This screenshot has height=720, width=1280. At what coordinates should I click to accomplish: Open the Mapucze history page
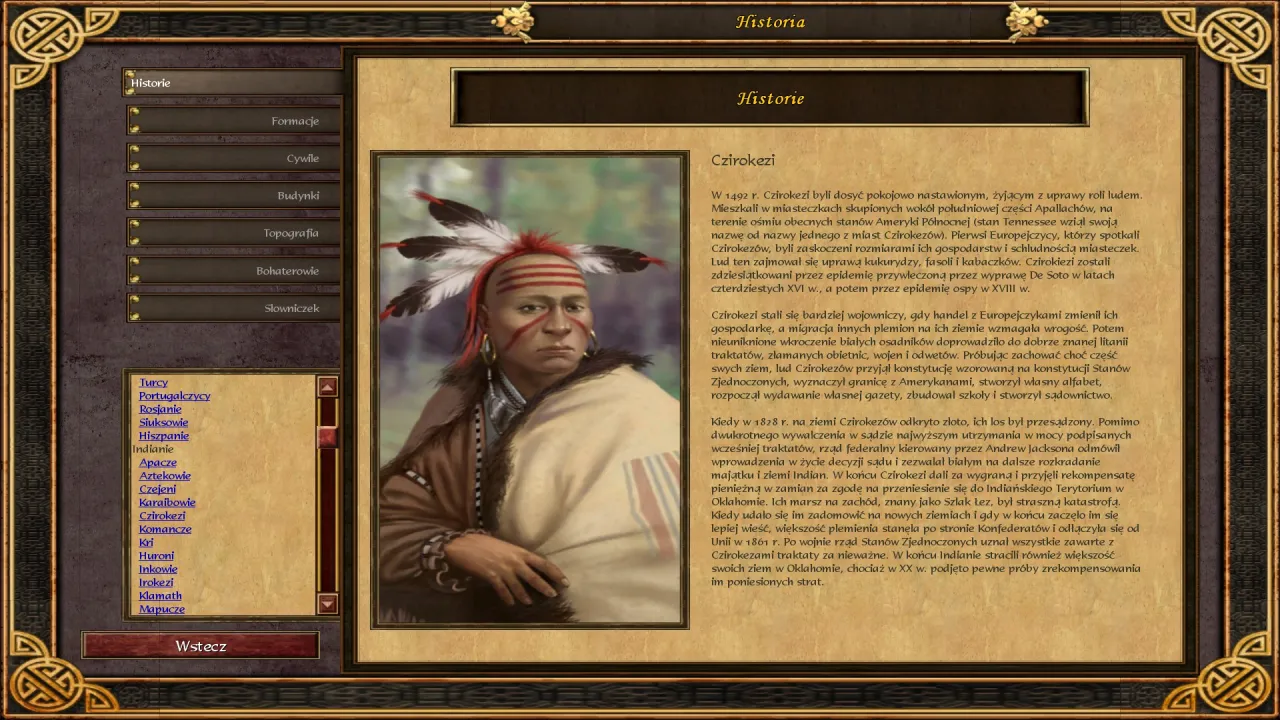click(162, 608)
